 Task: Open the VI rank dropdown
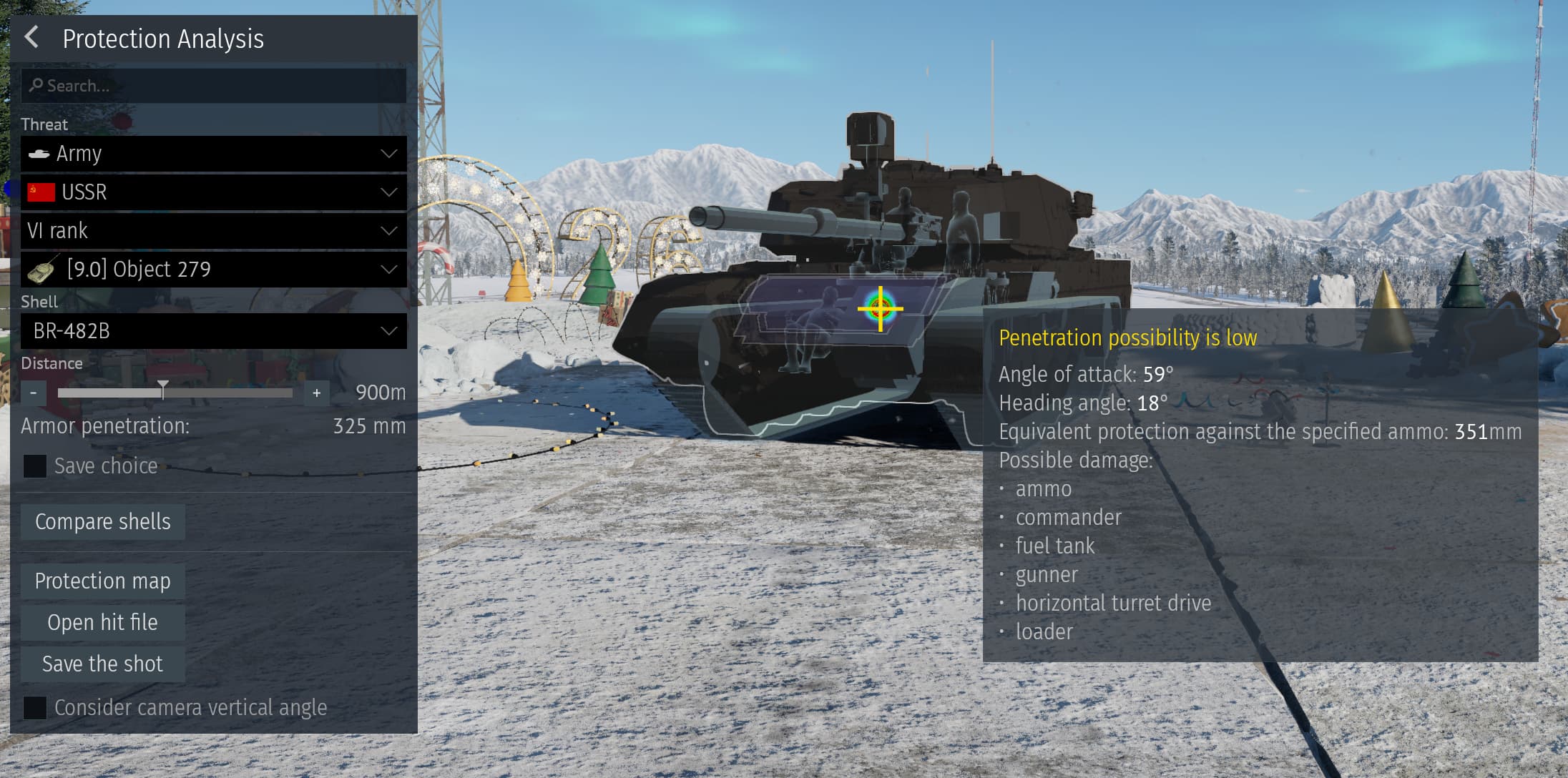[213, 231]
